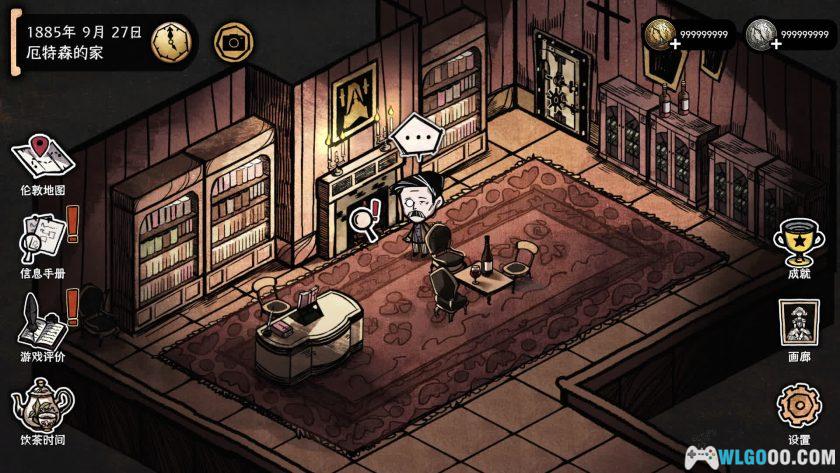Viewport: 840px width, 473px height.
Task: Activate the camera screenshot button
Action: click(x=234, y=41)
